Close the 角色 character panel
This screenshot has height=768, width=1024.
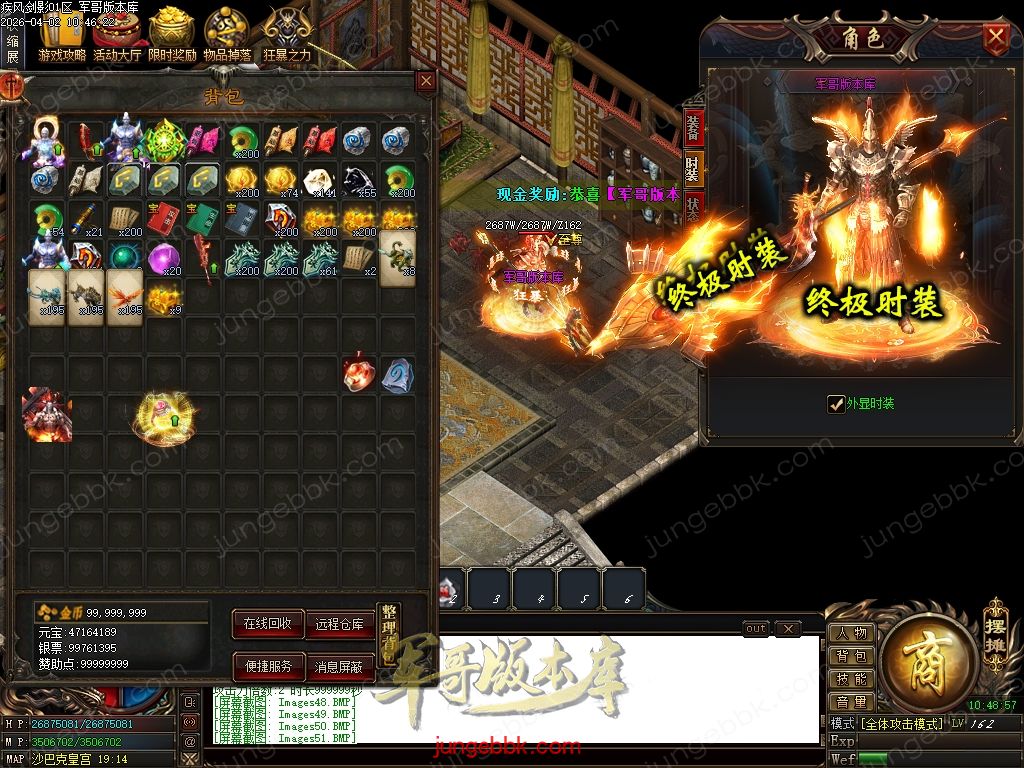pyautogui.click(x=995, y=39)
